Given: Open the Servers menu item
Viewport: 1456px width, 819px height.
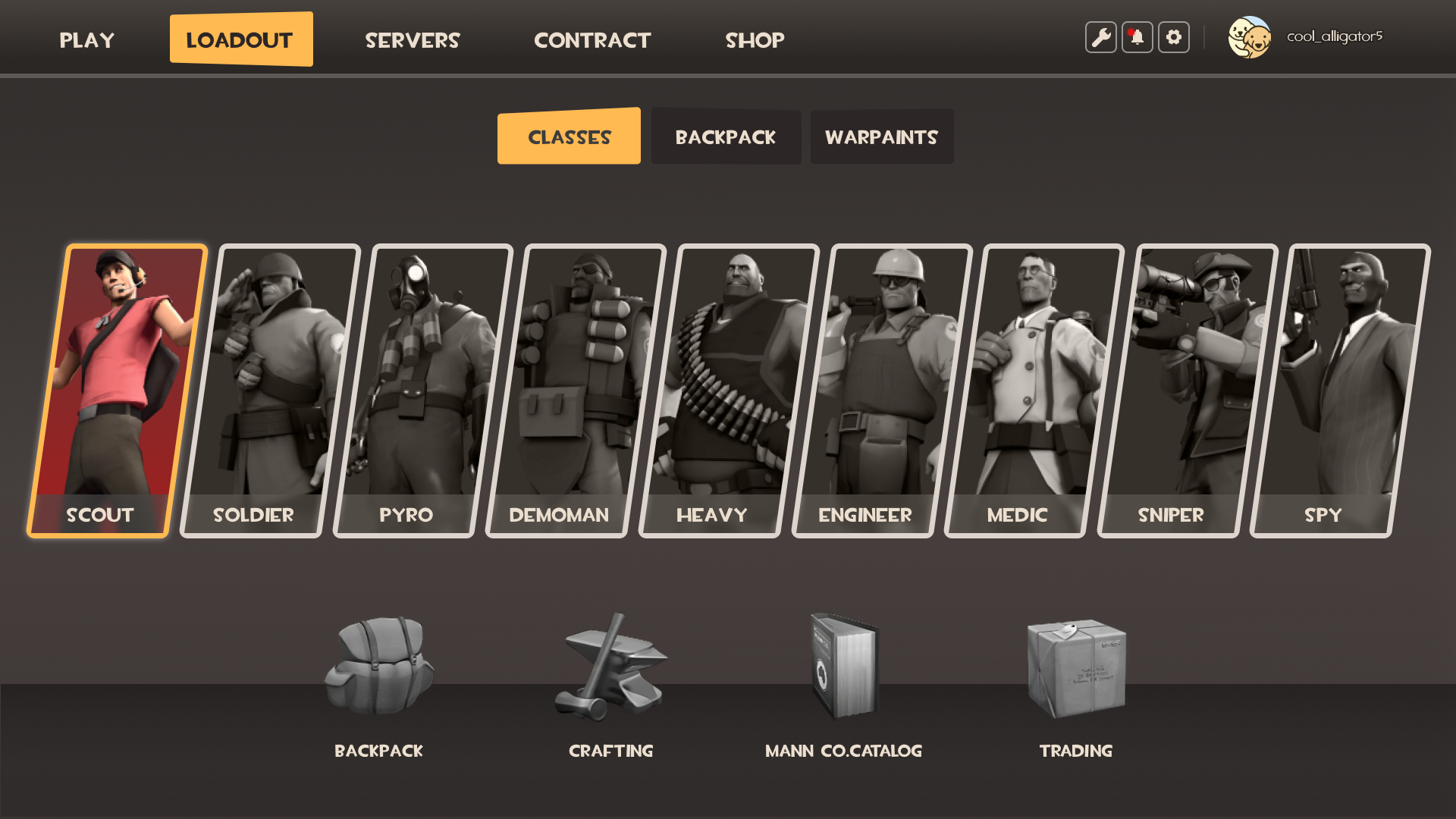Looking at the screenshot, I should click(413, 39).
